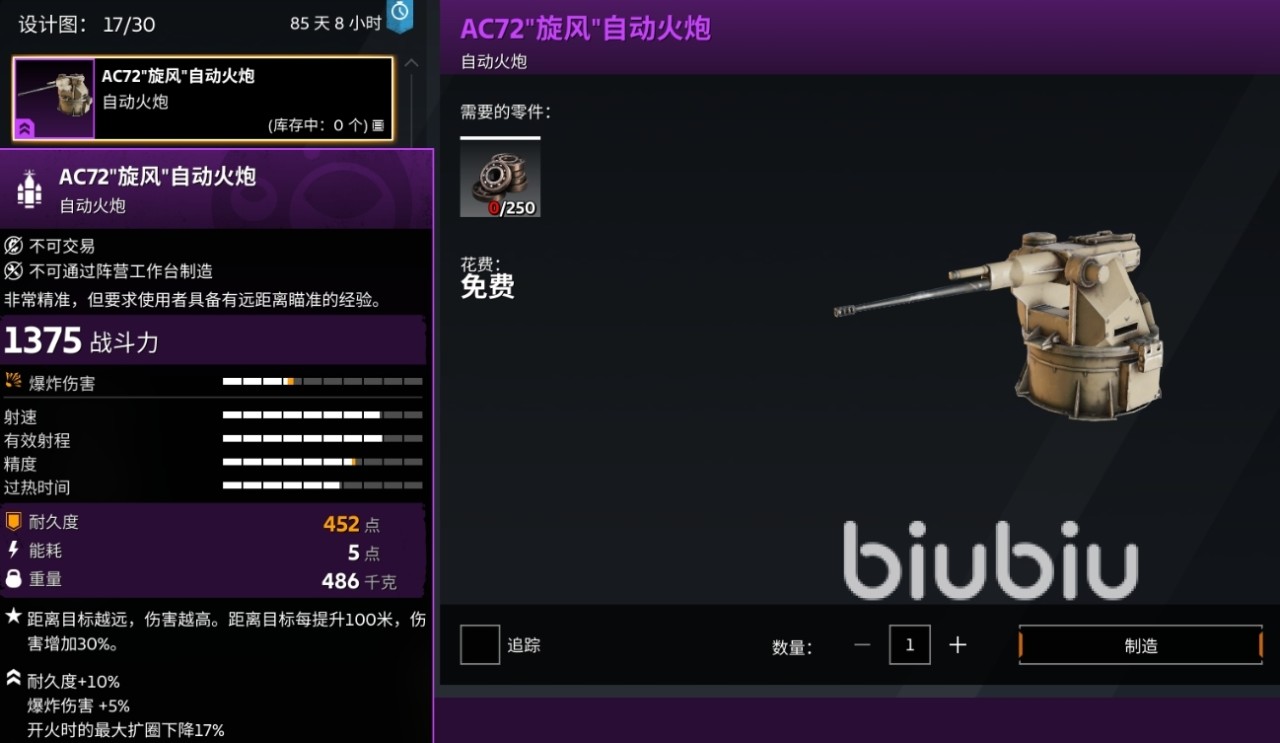1280x743 pixels.
Task: Click the up chevron on the blueprint list scrollbar
Action: [x=411, y=62]
